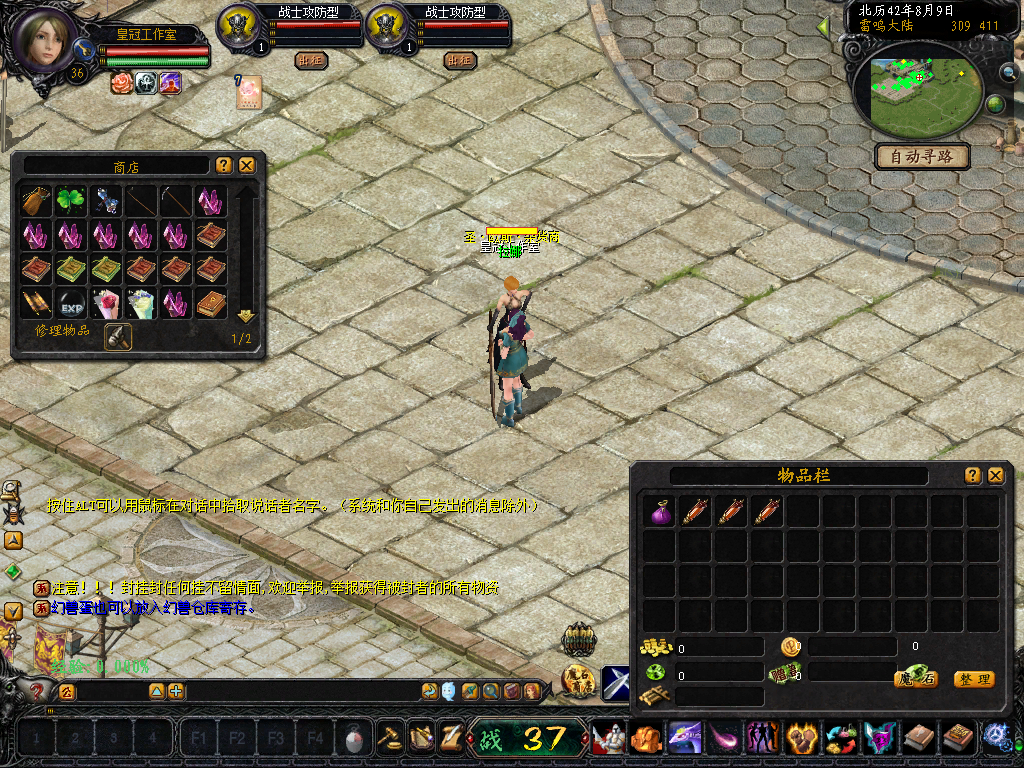Open the auction gavel icon
The height and width of the screenshot is (768, 1024).
388,738
